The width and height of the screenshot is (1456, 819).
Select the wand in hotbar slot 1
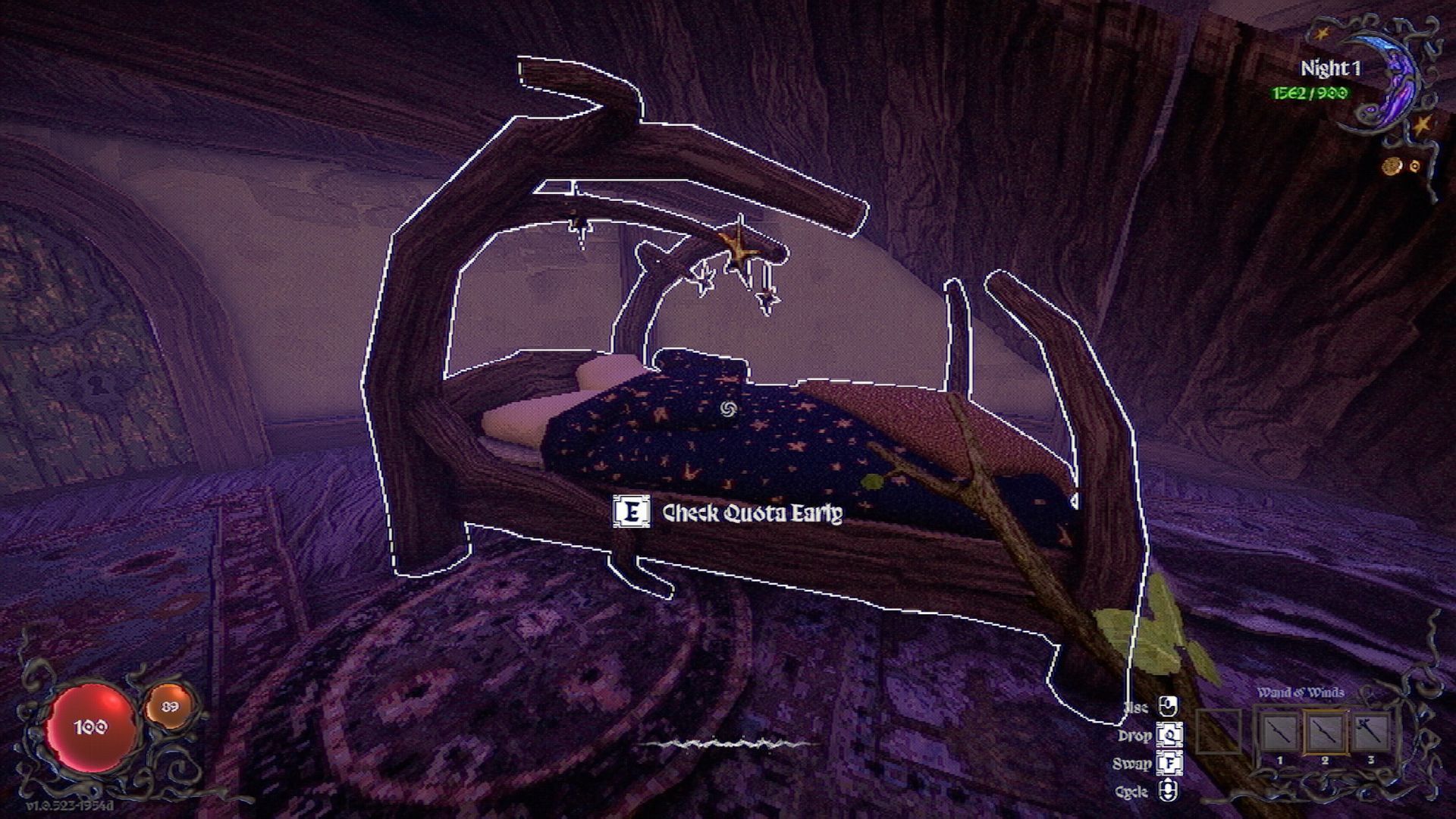(1279, 733)
